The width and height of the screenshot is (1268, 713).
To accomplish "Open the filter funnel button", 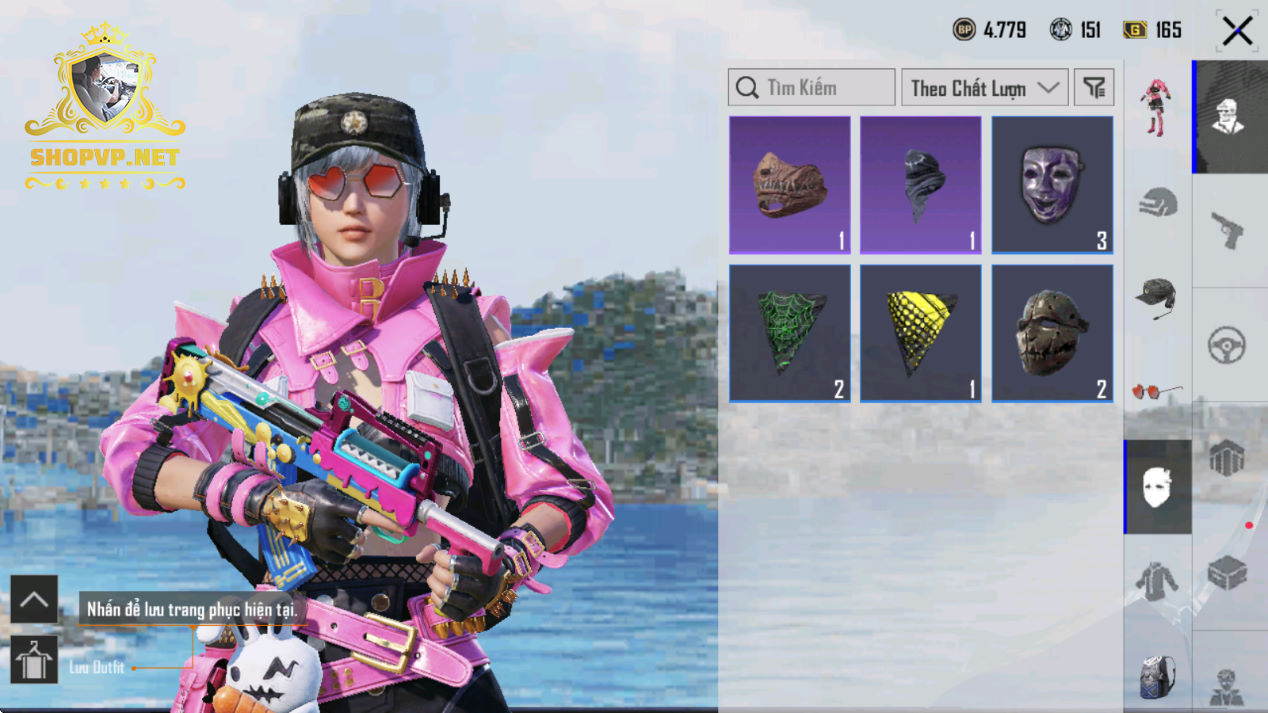I will pyautogui.click(x=1094, y=88).
